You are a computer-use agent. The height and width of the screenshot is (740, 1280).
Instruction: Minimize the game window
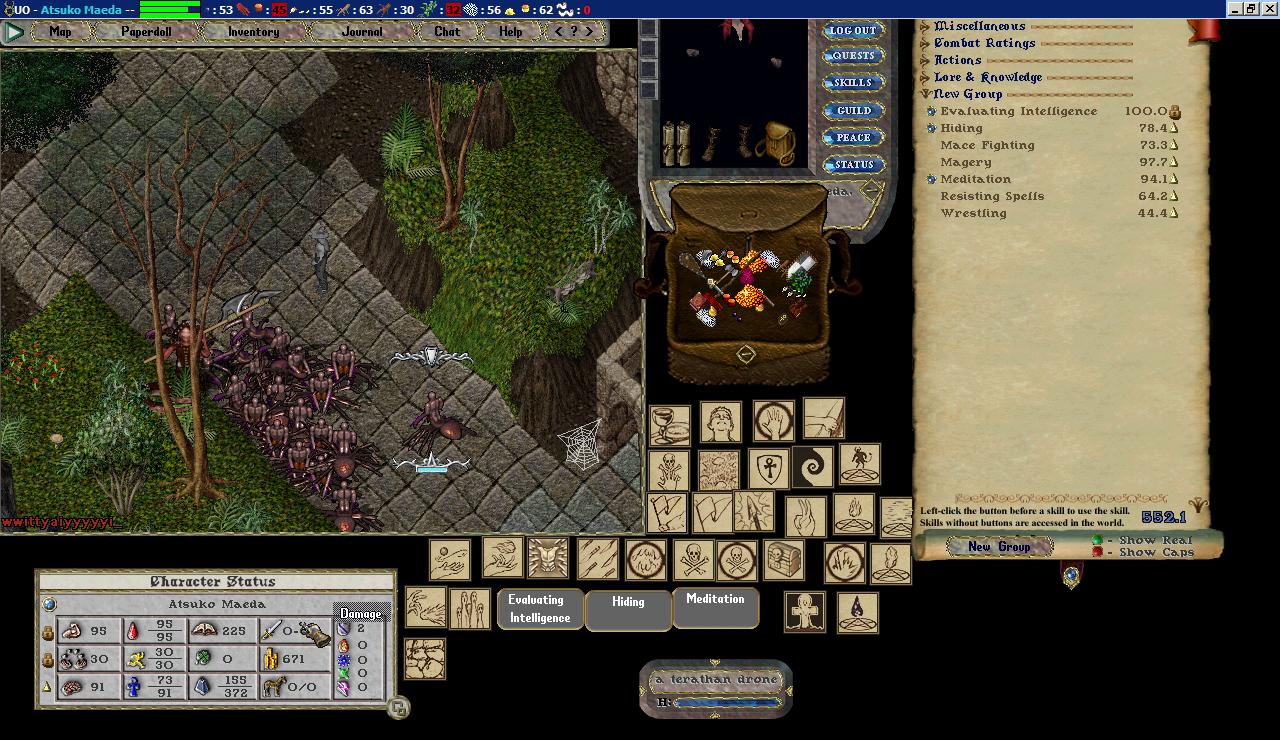pyautogui.click(x=1233, y=9)
